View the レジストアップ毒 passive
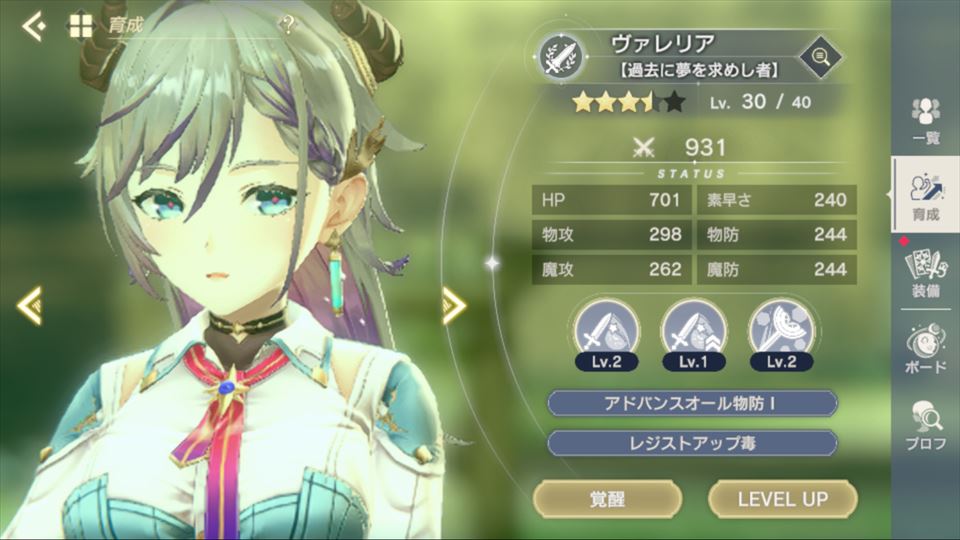Viewport: 960px width, 540px height. [x=692, y=442]
